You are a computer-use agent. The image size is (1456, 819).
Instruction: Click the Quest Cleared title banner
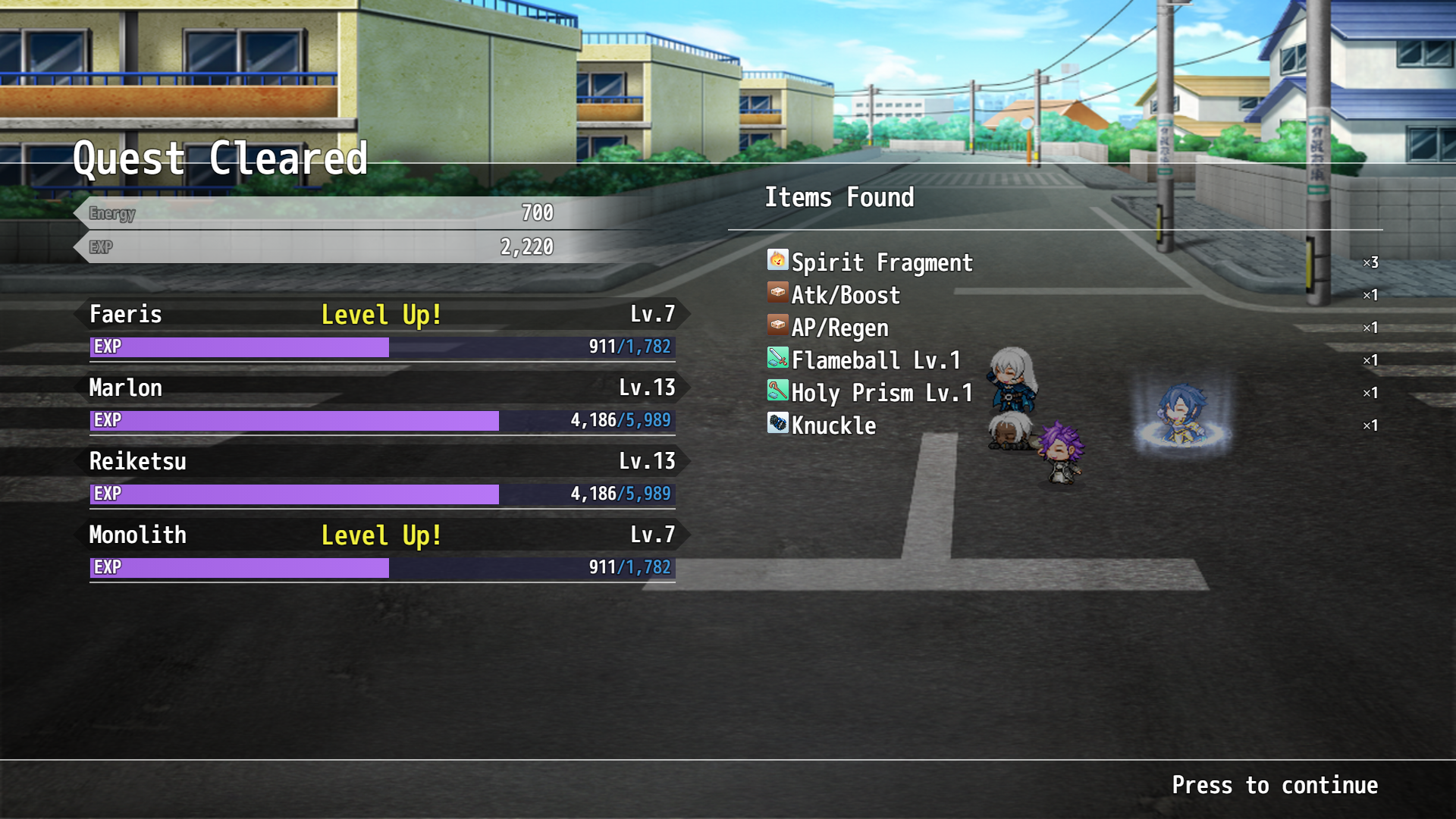pos(218,158)
